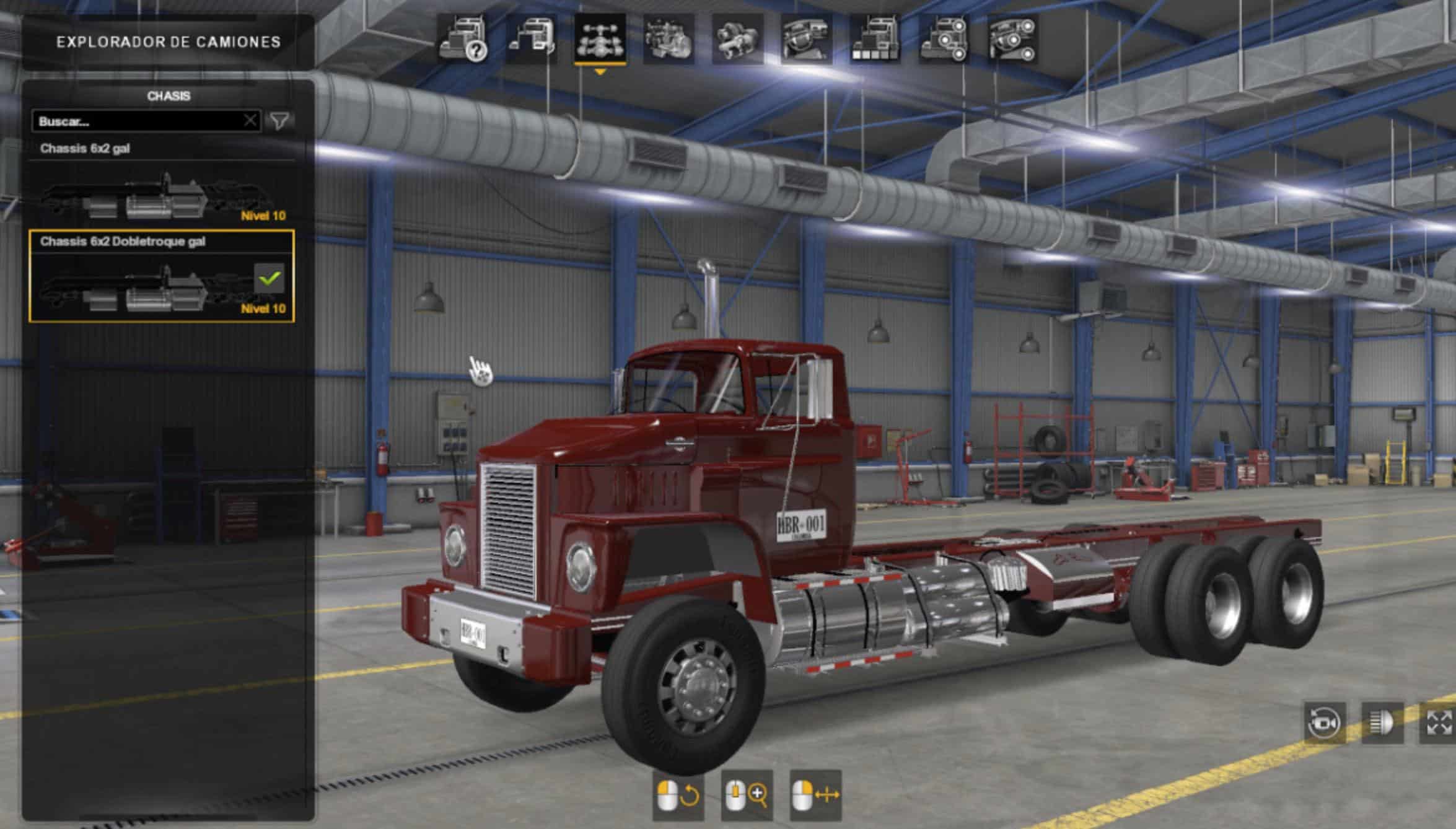
Task: Toggle the truck headlights button
Action: click(x=1381, y=722)
